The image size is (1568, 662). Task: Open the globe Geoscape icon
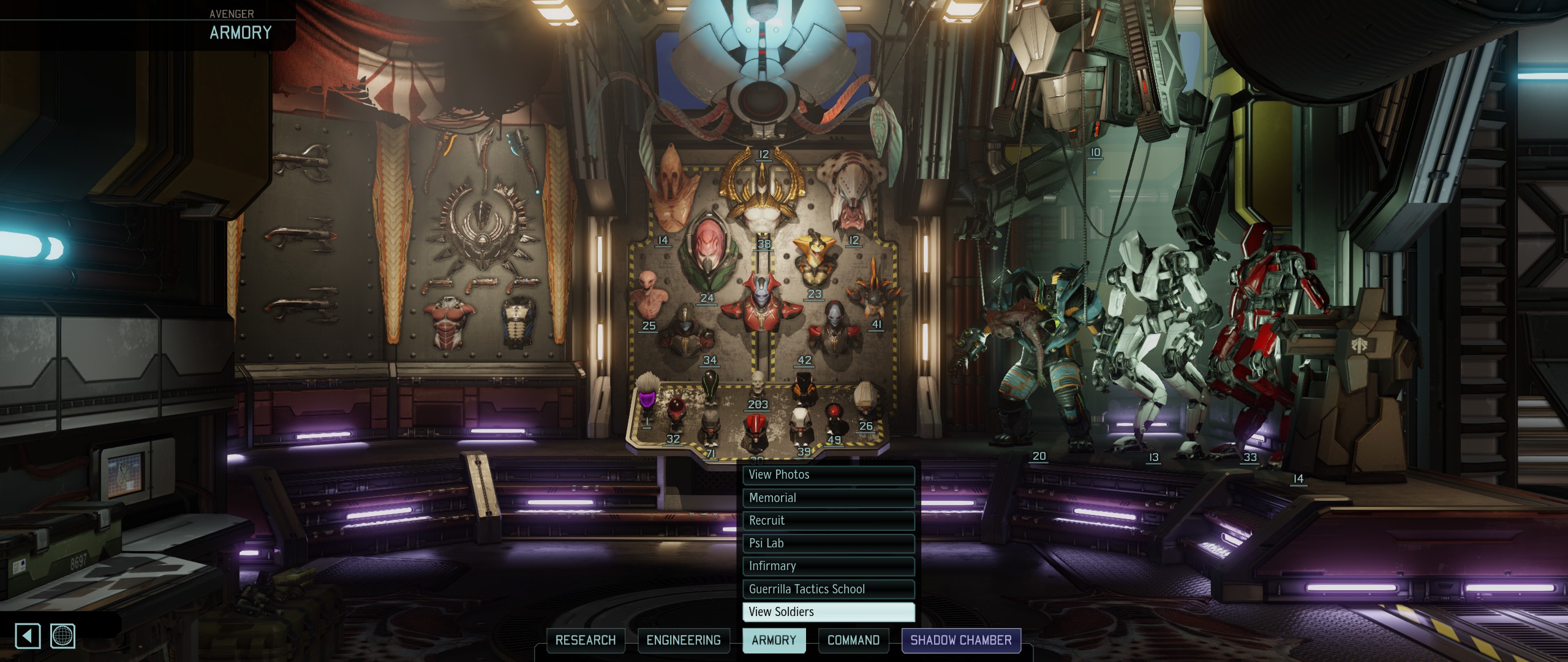point(63,636)
